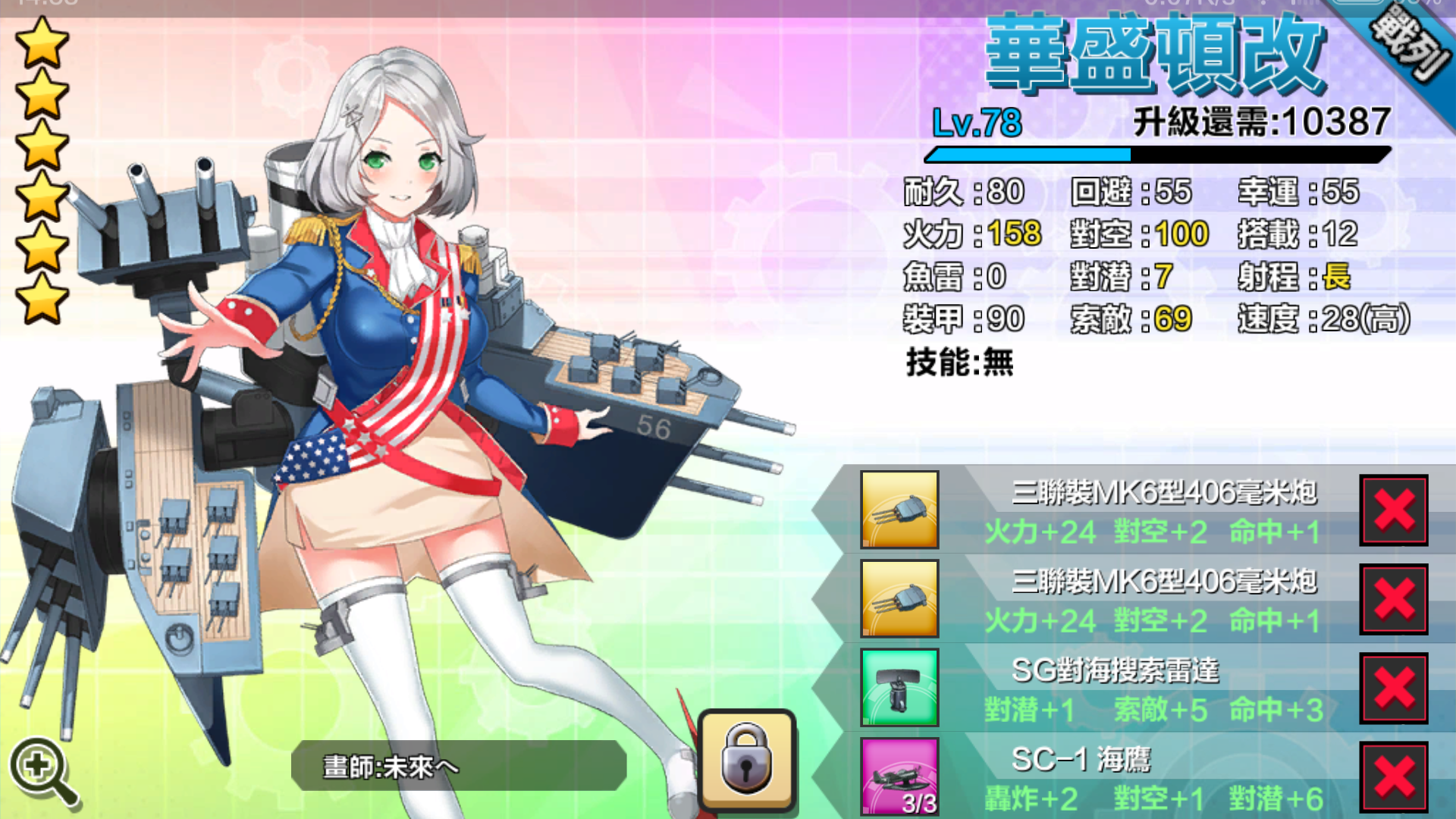The height and width of the screenshot is (819, 1456).
Task: Select the second MK6 406mm gun icon
Action: (x=899, y=599)
